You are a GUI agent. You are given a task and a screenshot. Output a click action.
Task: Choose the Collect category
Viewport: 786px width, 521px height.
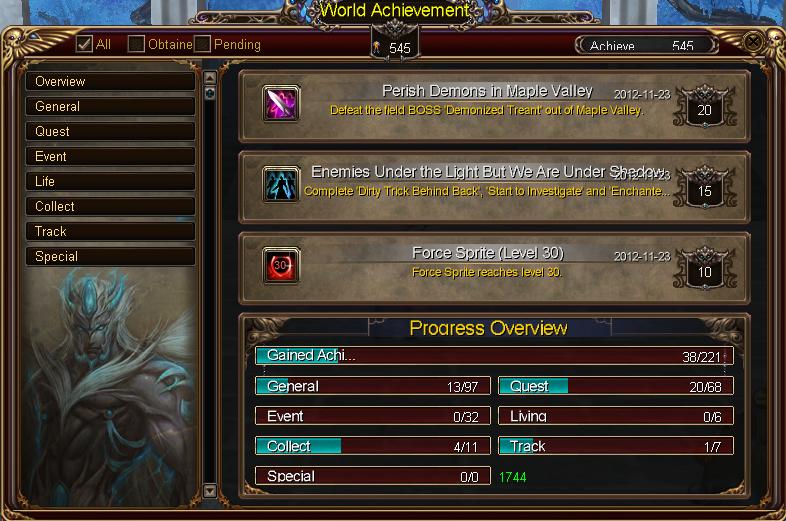(110, 206)
